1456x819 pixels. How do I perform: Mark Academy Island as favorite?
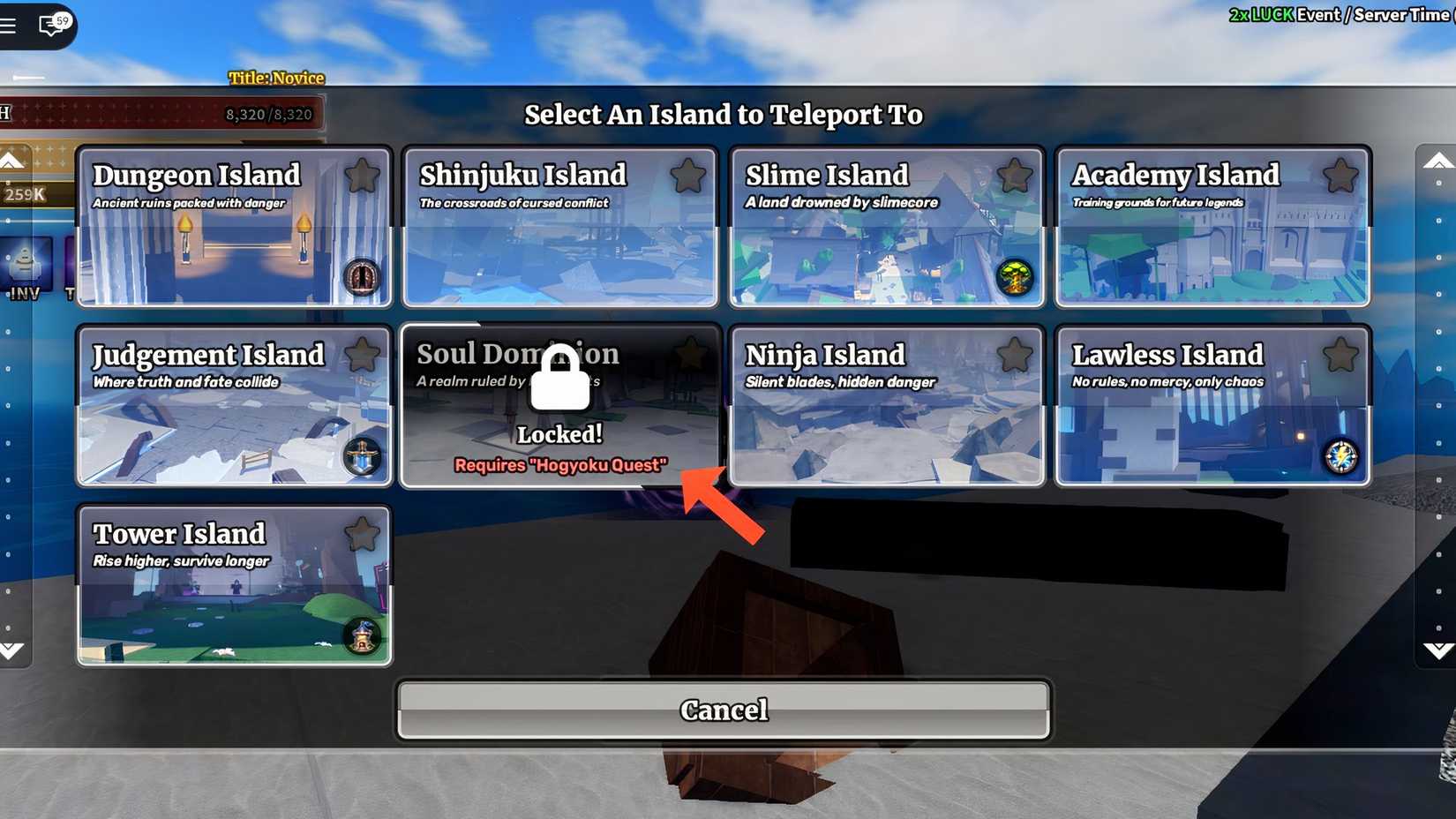(1342, 177)
